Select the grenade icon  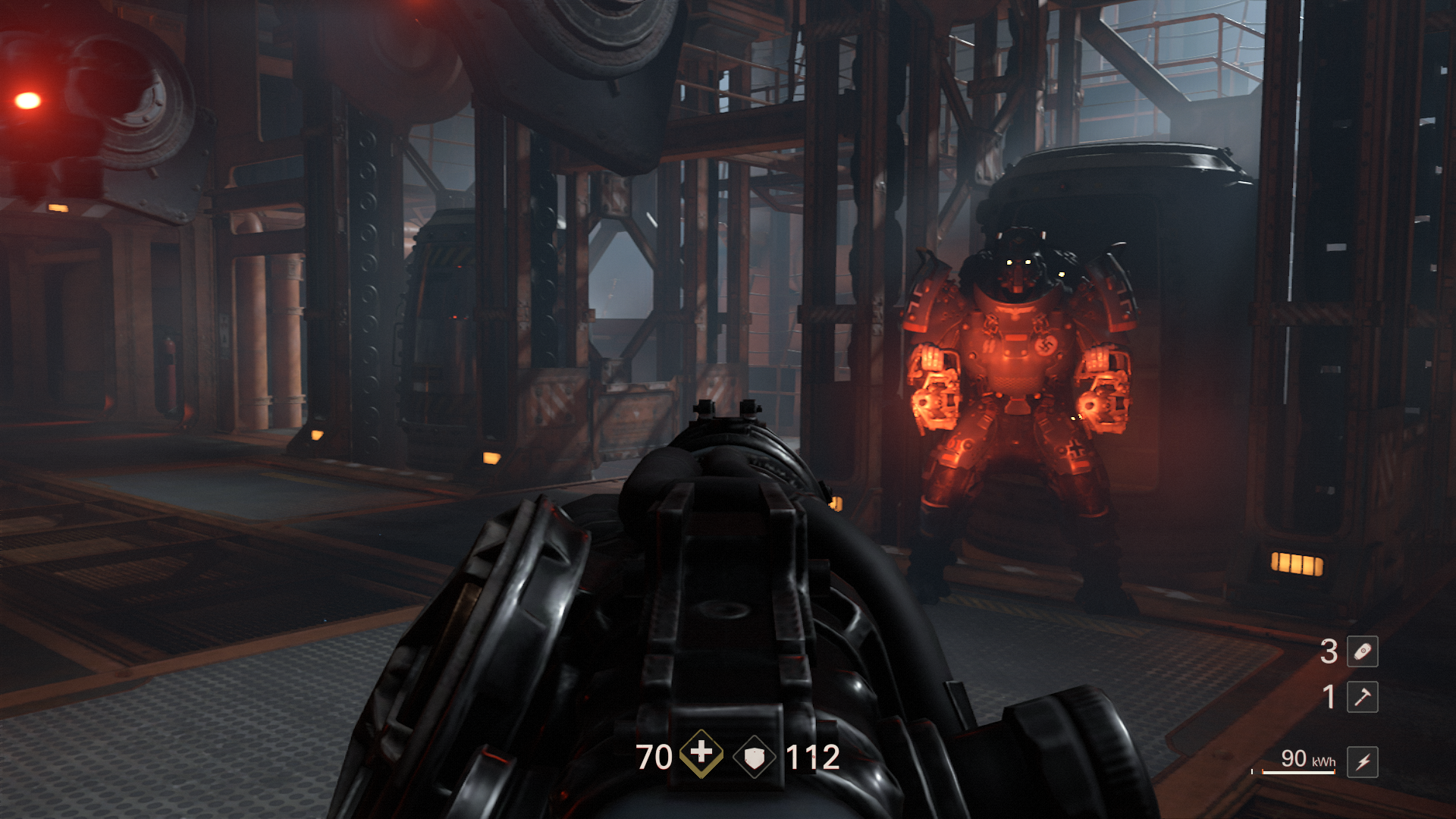point(1362,651)
